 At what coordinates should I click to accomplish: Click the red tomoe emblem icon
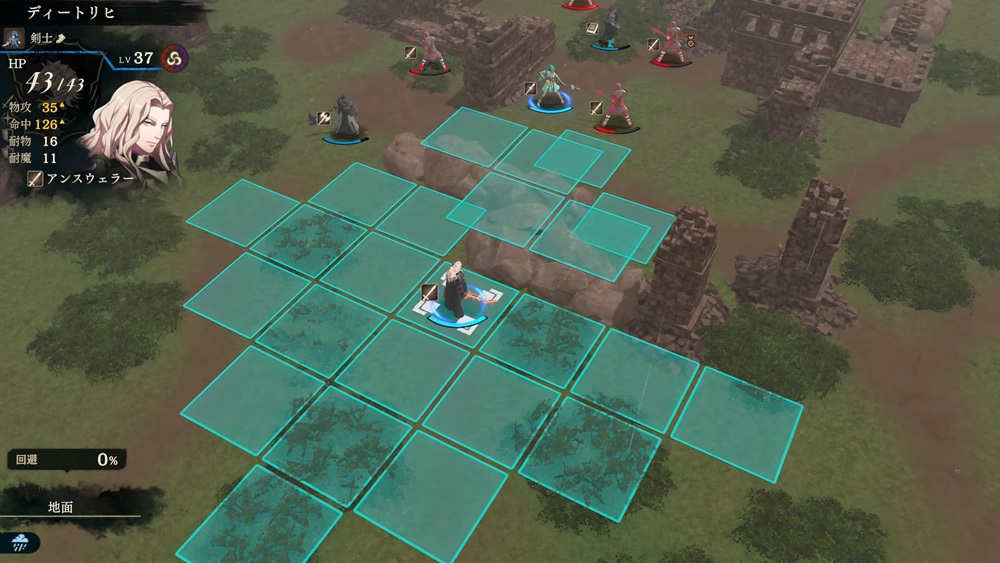174,58
